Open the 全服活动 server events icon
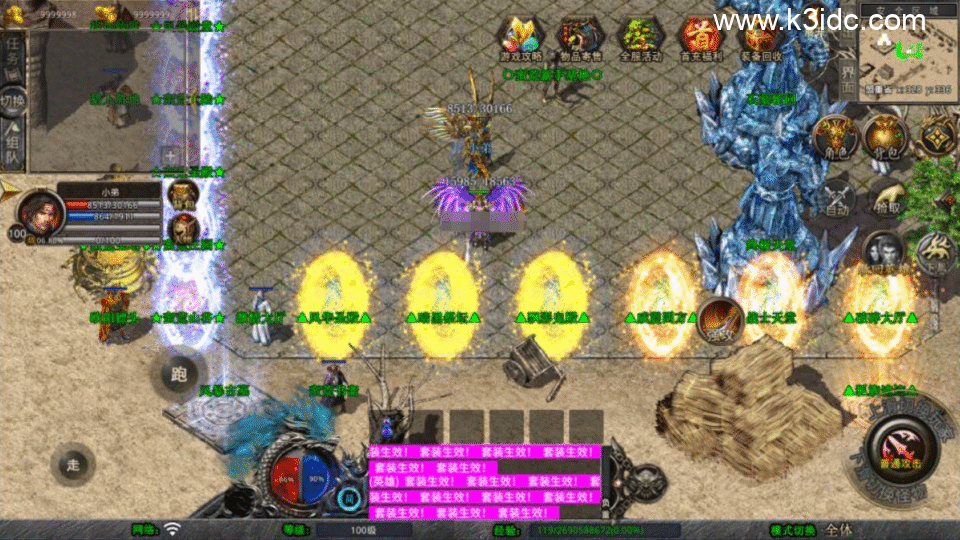This screenshot has height=540, width=960. 640,36
